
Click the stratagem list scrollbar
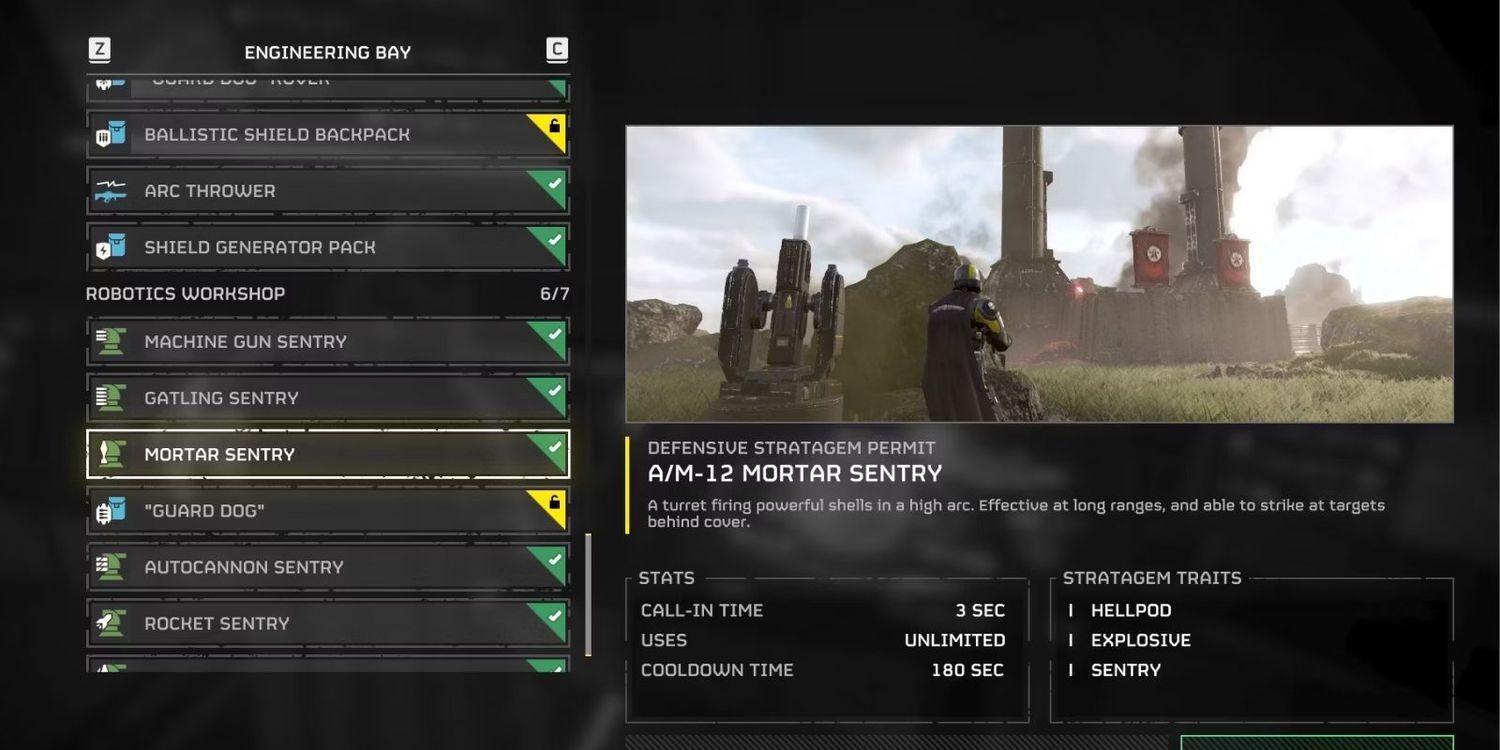pos(588,594)
